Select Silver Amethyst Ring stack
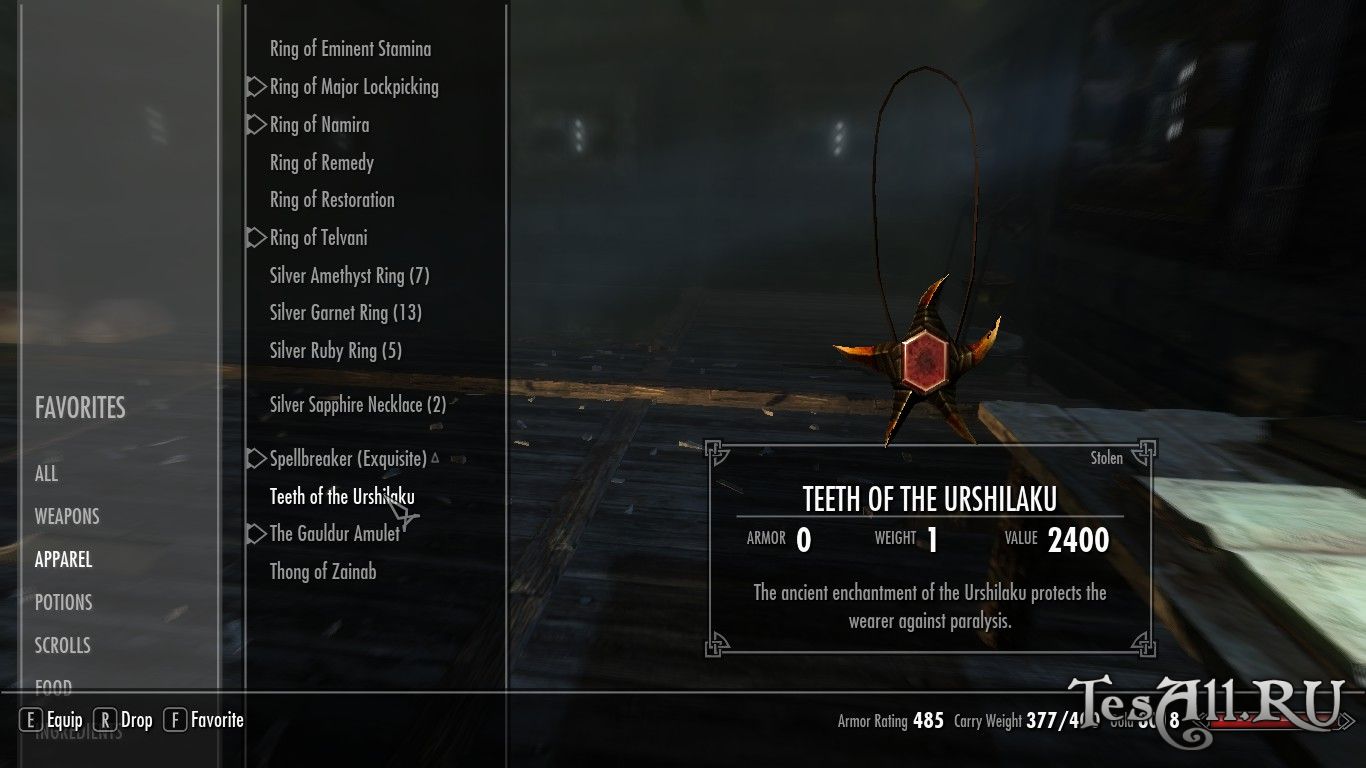 click(349, 276)
